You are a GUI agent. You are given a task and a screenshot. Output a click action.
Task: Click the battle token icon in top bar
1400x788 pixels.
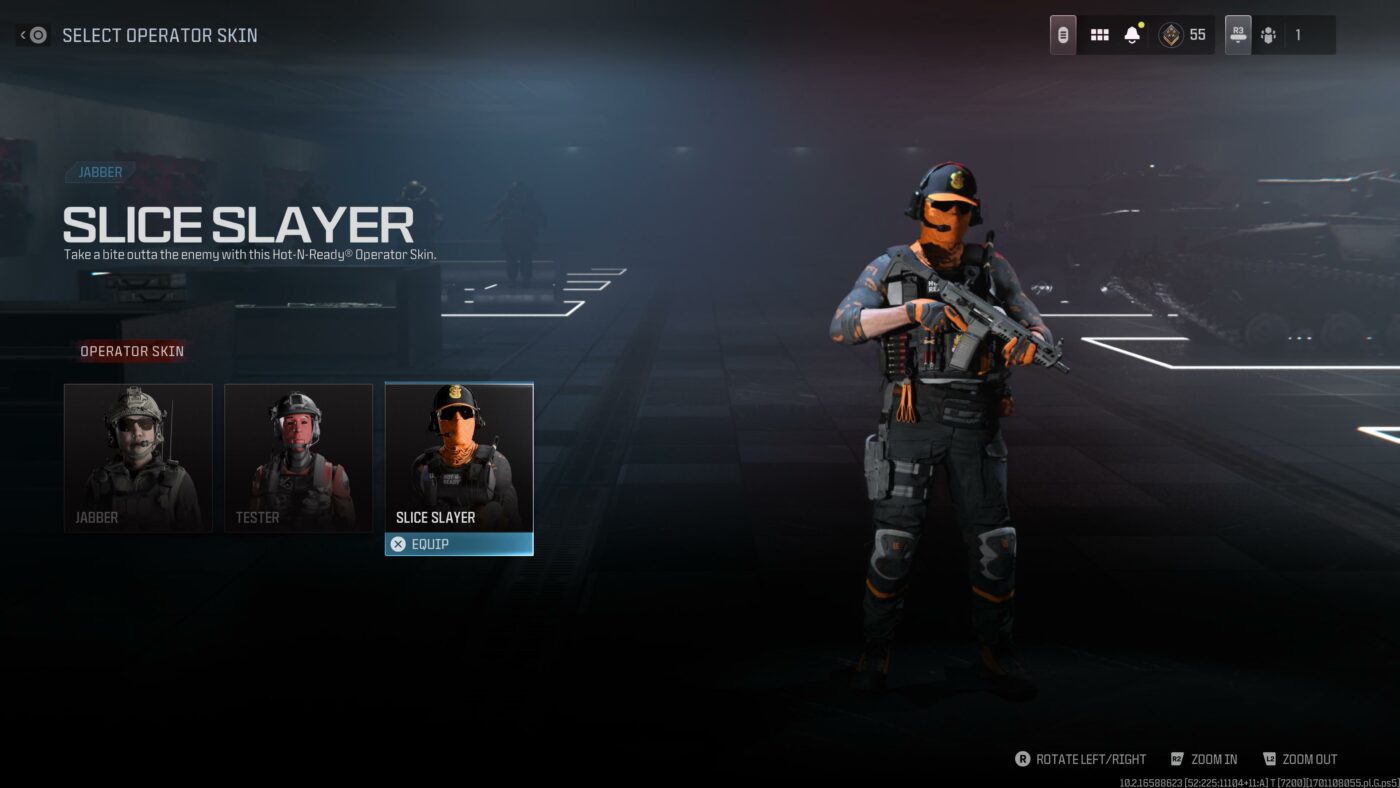tap(1063, 33)
